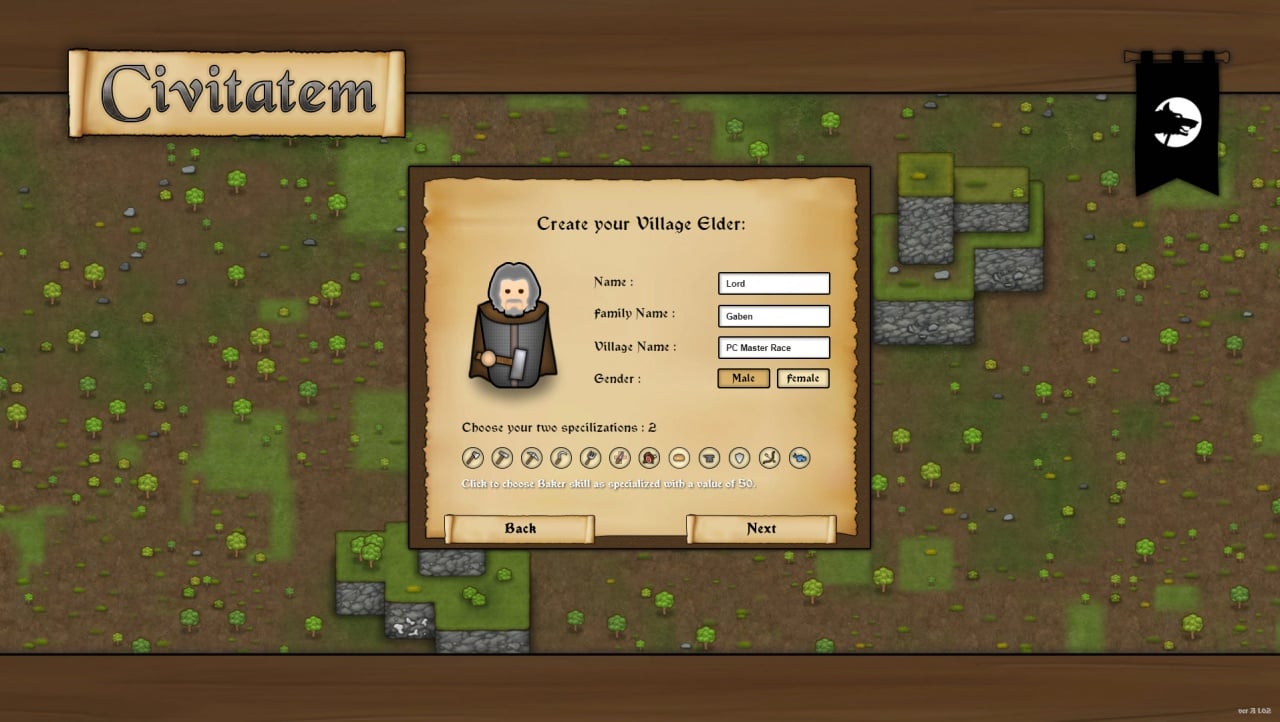Select the axe specialization icon
1280x722 pixels.
click(473, 458)
